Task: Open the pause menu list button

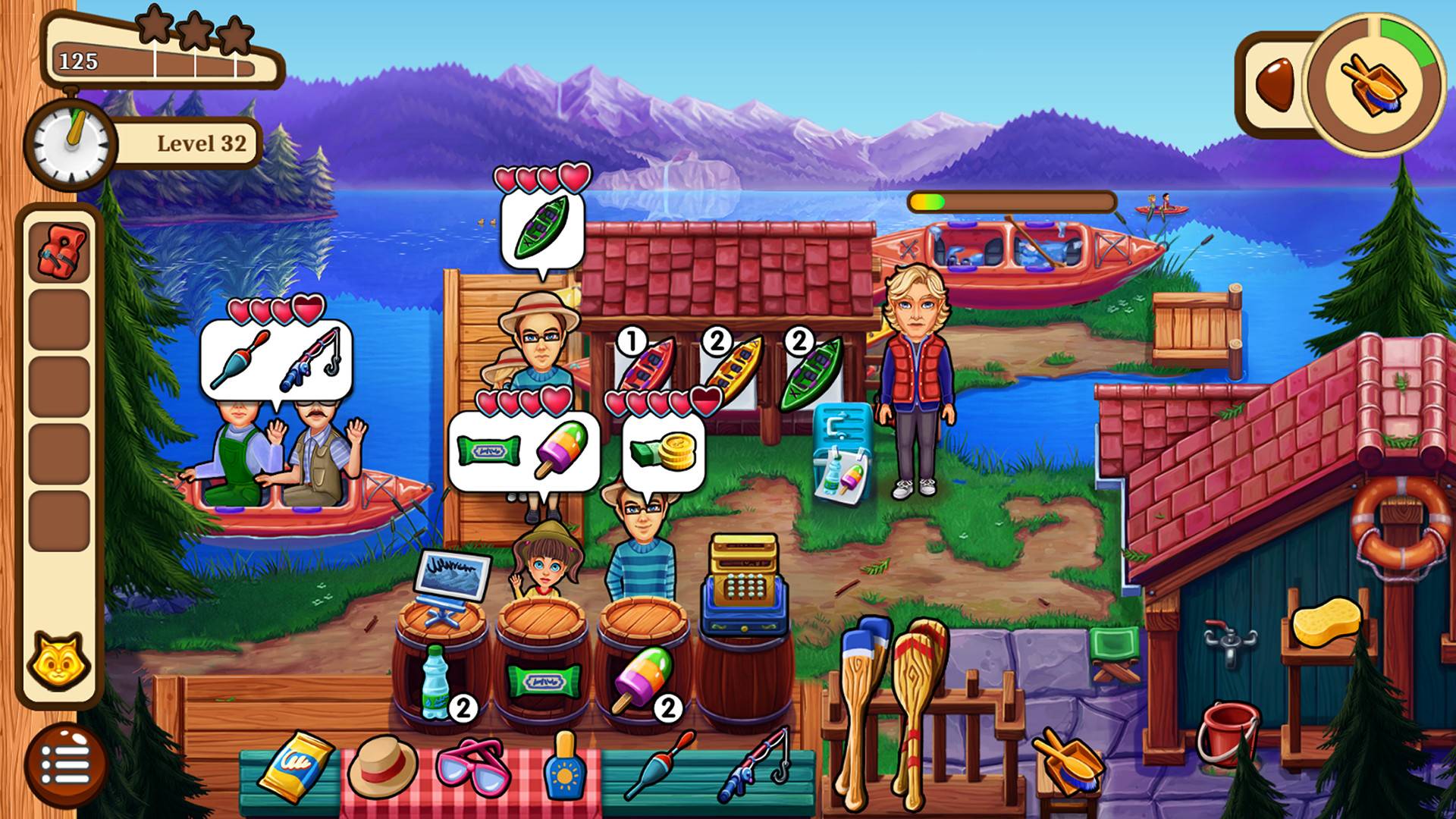Action: click(x=65, y=764)
